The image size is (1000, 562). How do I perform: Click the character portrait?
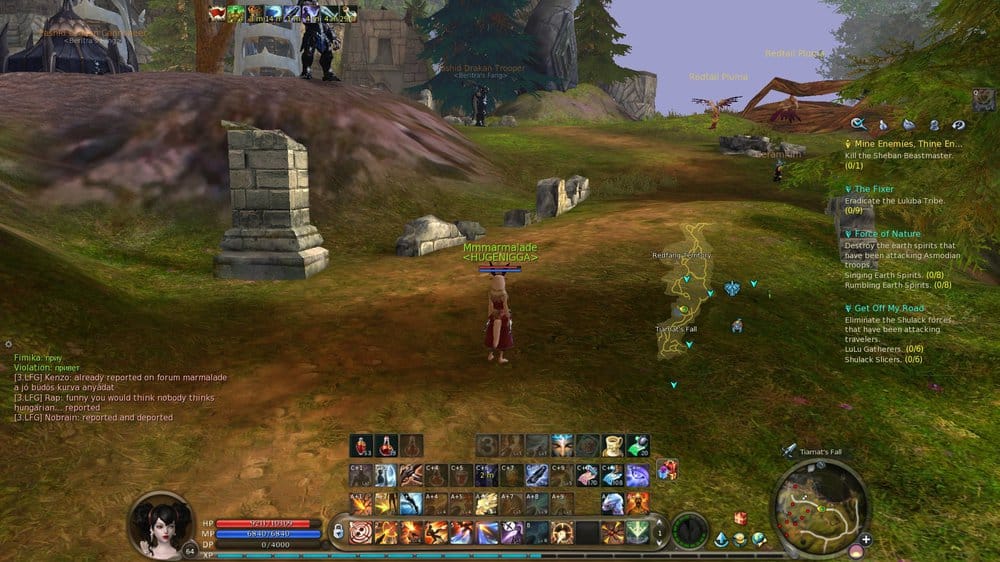[x=159, y=524]
